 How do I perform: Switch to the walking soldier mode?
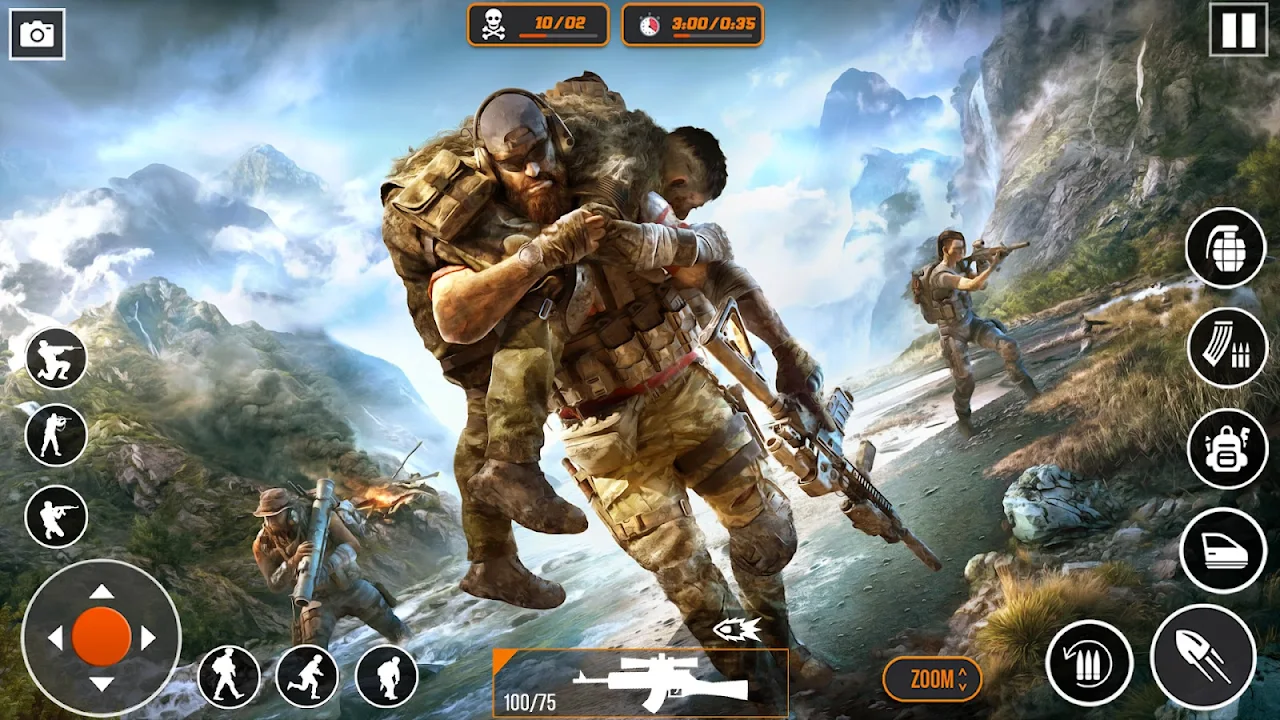[229, 677]
